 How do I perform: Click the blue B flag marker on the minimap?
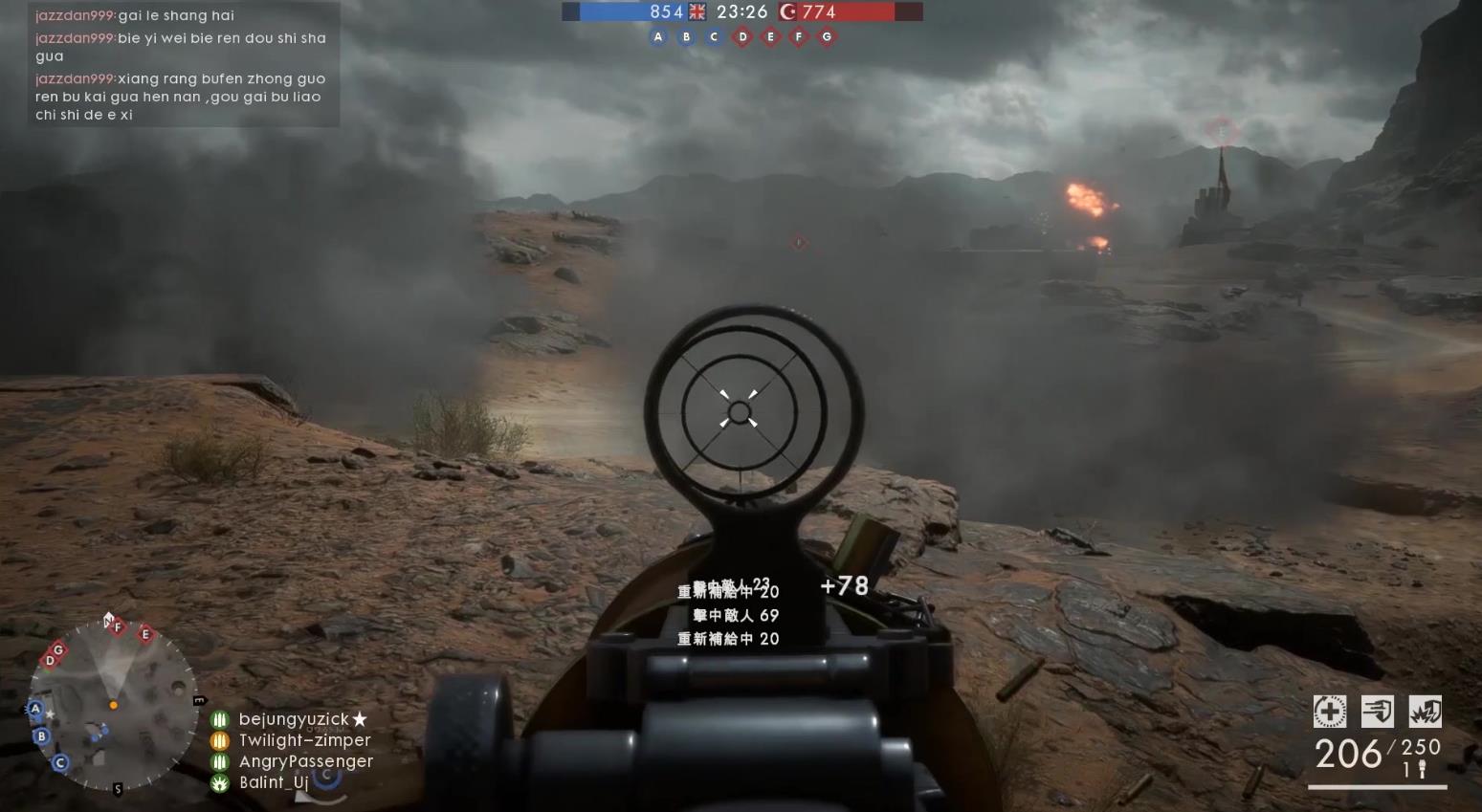tap(41, 736)
